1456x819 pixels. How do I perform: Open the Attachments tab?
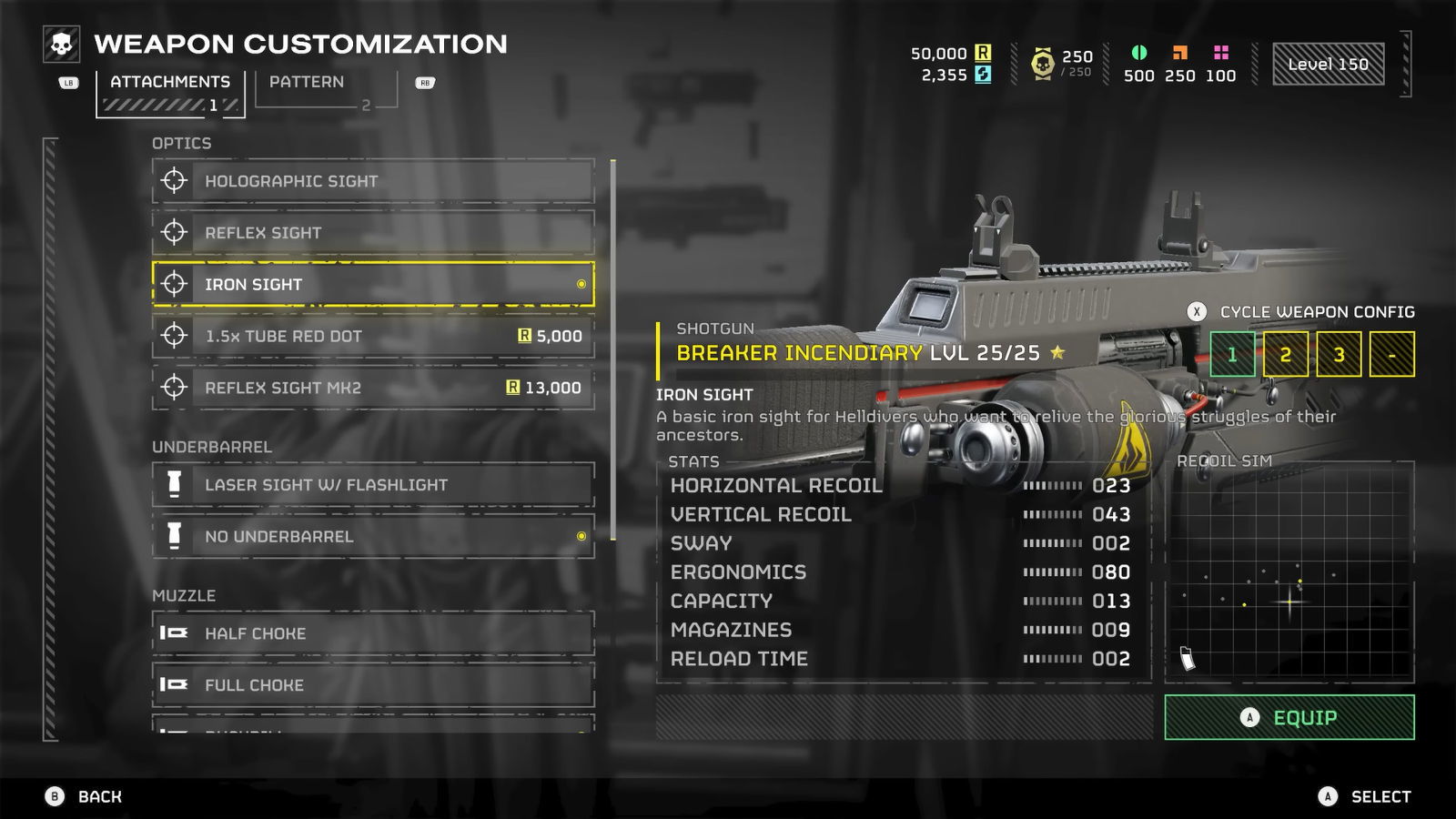169,89
